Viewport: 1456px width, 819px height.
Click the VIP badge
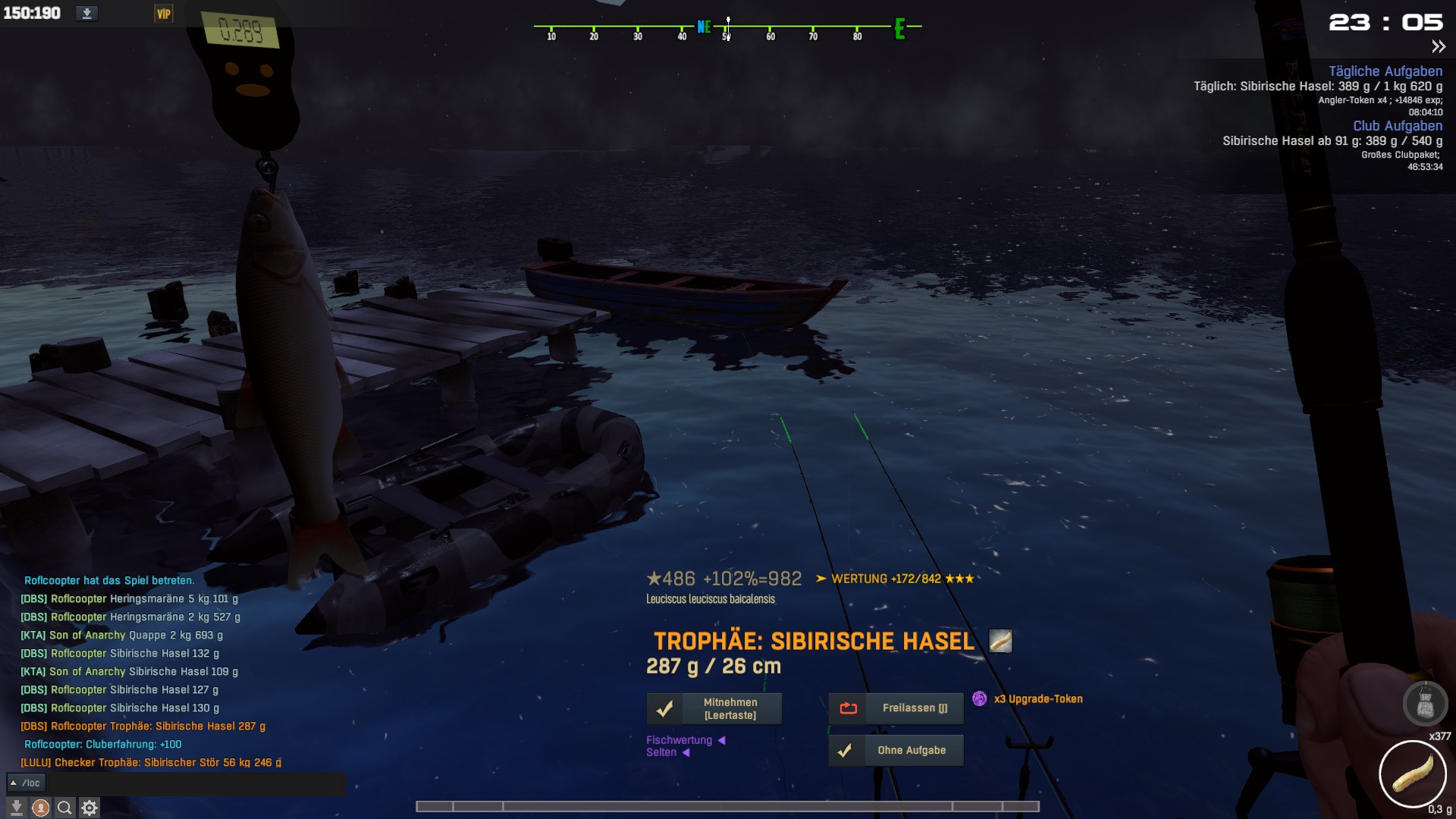point(164,14)
